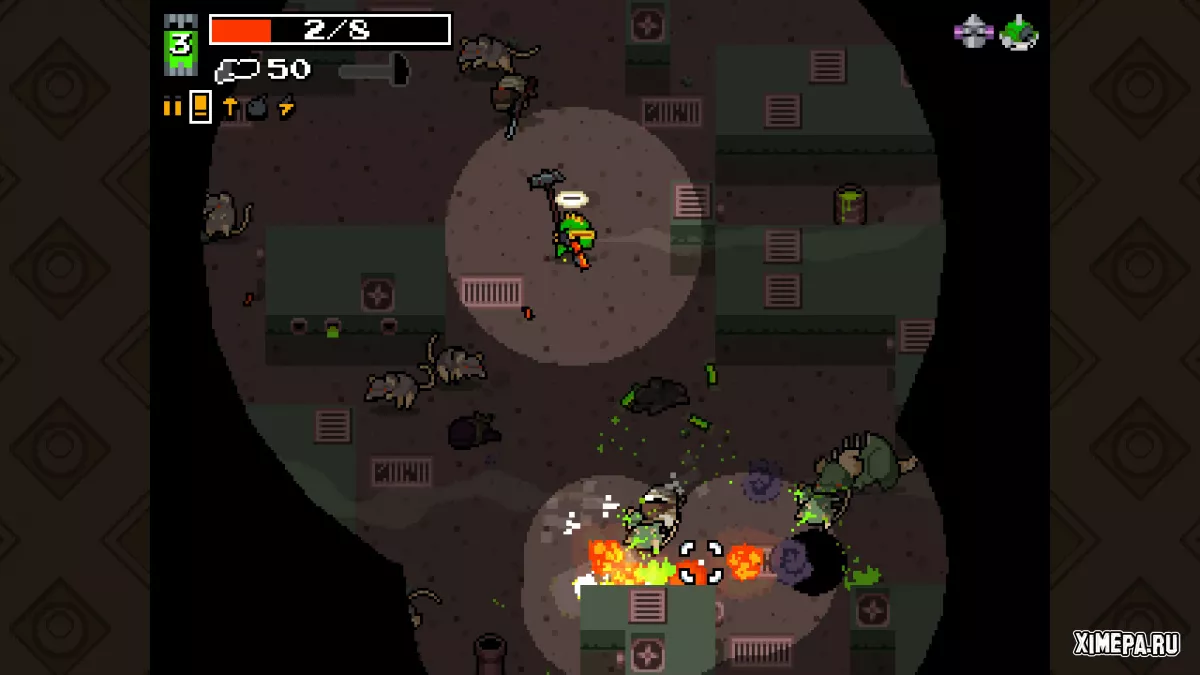Click the bullet ammo type icon
1200x675 pixels.
[x=172, y=107]
